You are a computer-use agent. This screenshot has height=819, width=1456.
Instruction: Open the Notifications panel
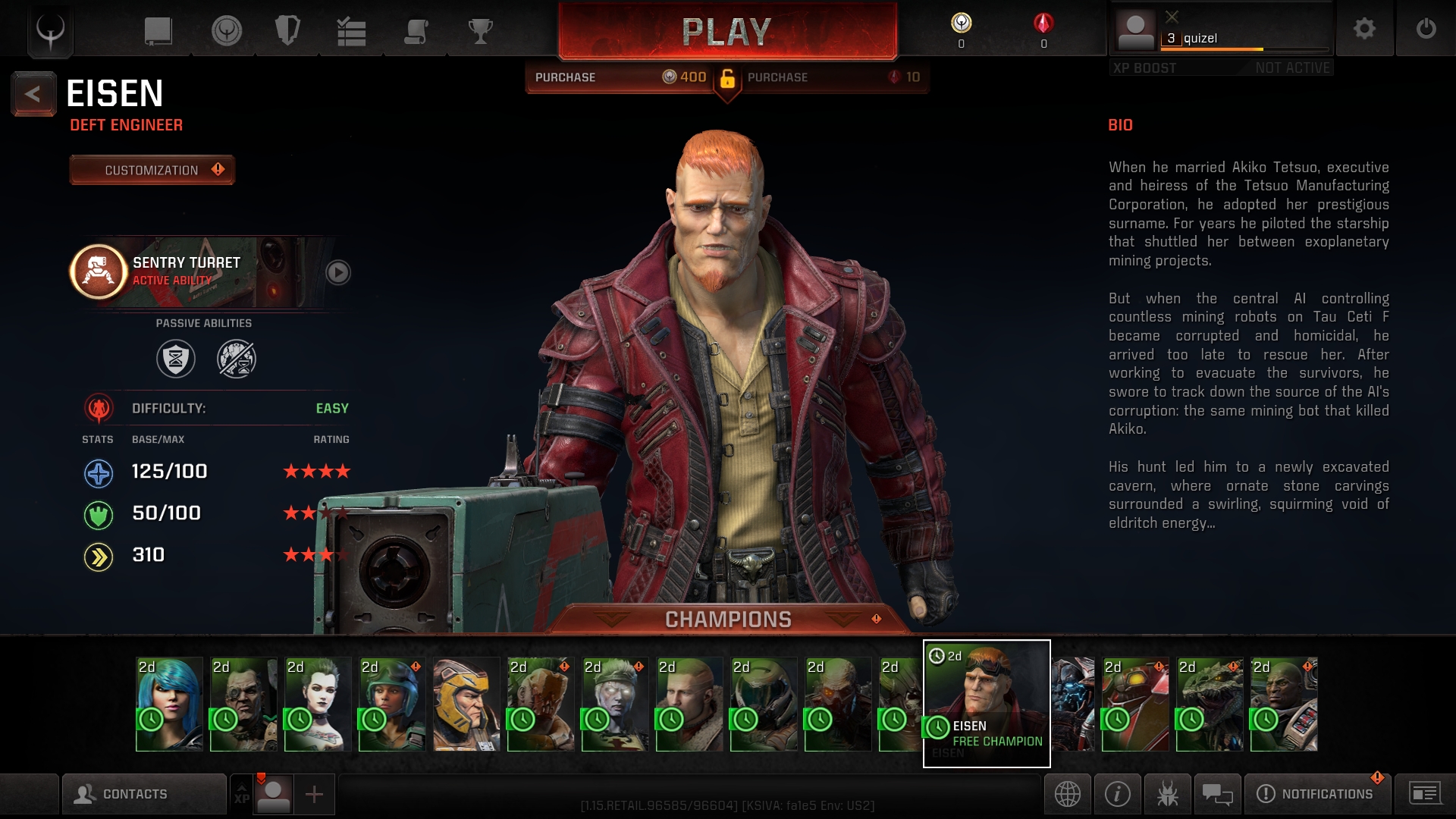pos(1318,794)
